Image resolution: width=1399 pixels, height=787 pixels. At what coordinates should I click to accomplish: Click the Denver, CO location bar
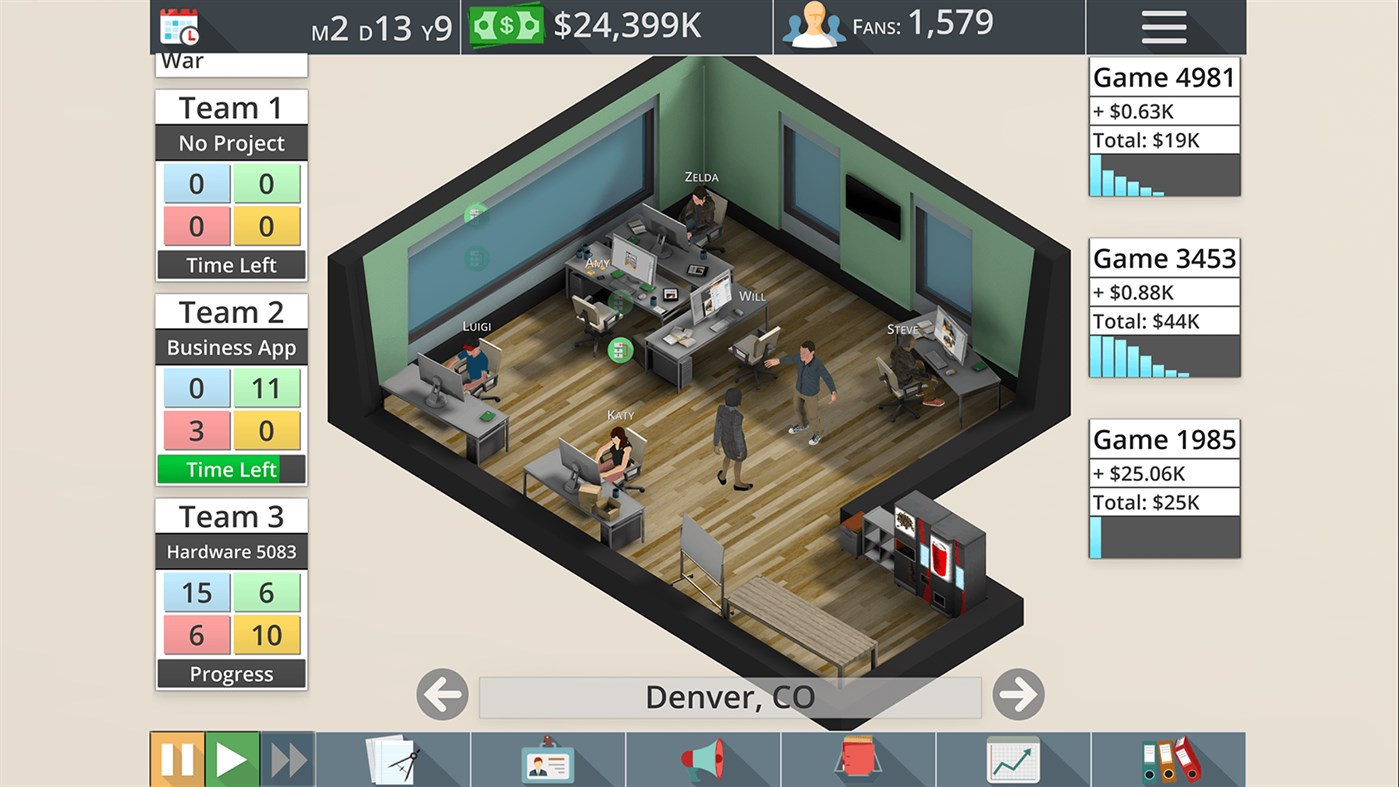click(x=729, y=696)
